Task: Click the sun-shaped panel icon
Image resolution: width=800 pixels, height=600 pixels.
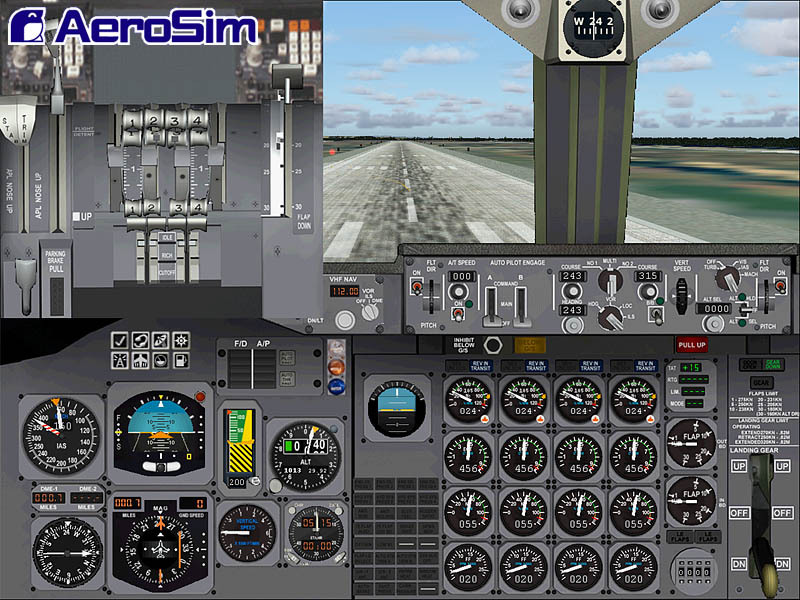Action: pos(181,341)
